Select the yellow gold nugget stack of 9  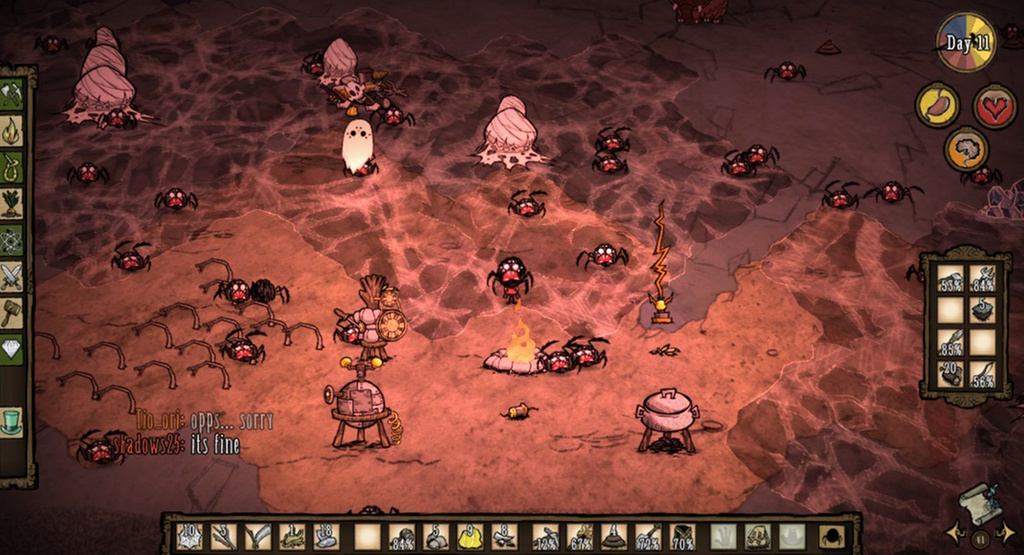[470, 536]
